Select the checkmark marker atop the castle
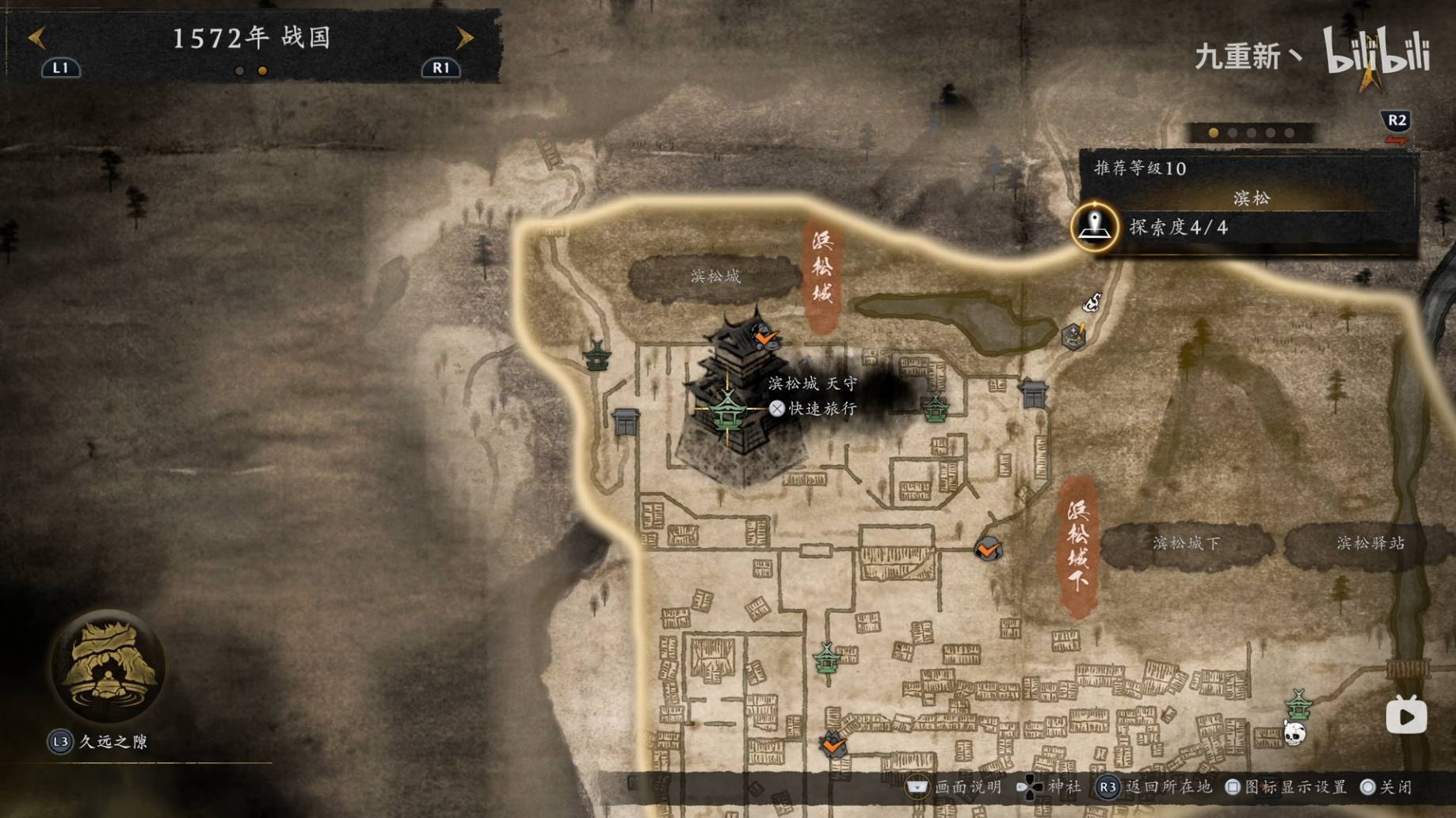Screen dimensions: 1456x818 tap(765, 338)
